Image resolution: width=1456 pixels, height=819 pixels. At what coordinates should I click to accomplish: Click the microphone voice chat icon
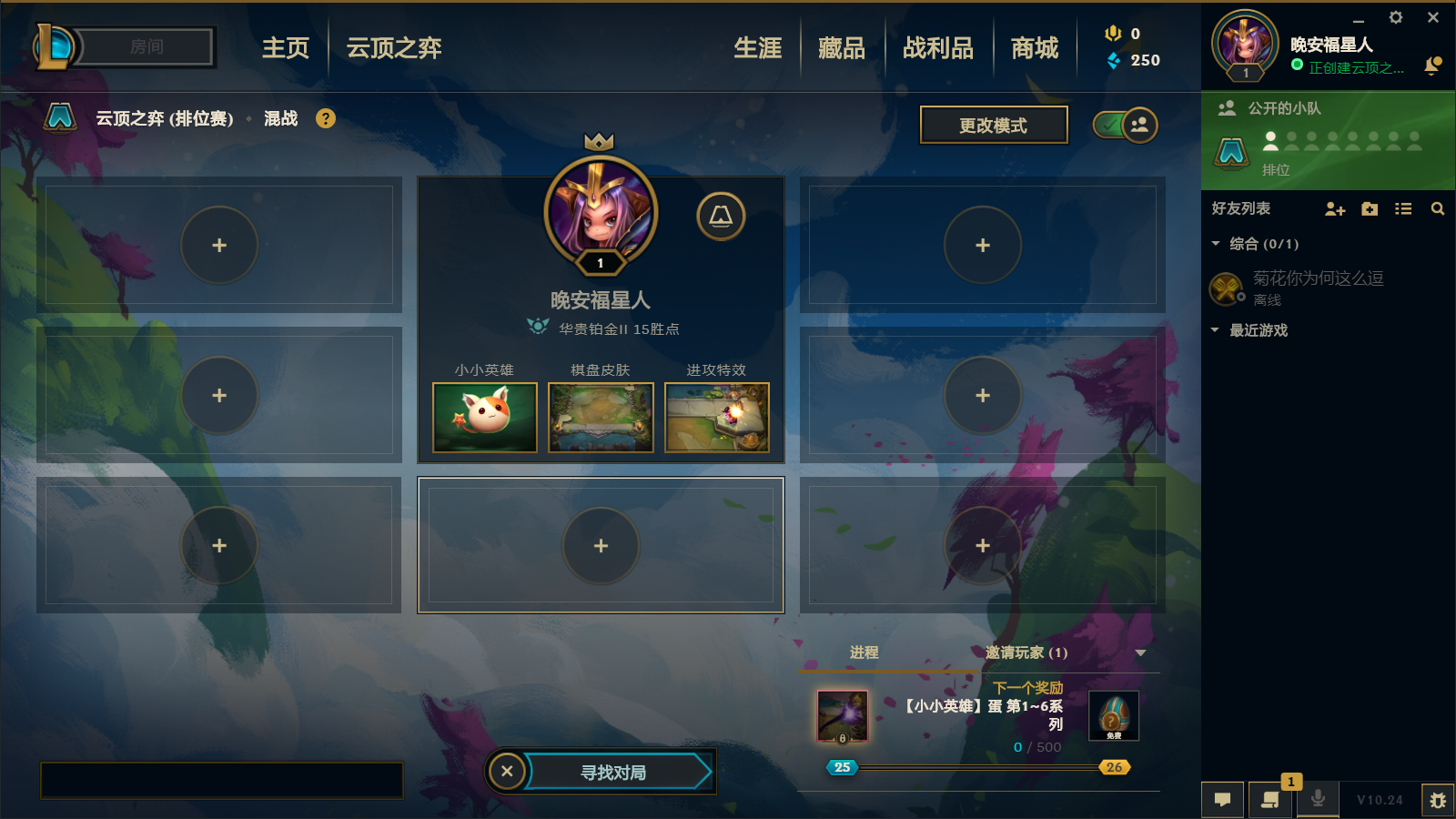click(1318, 800)
